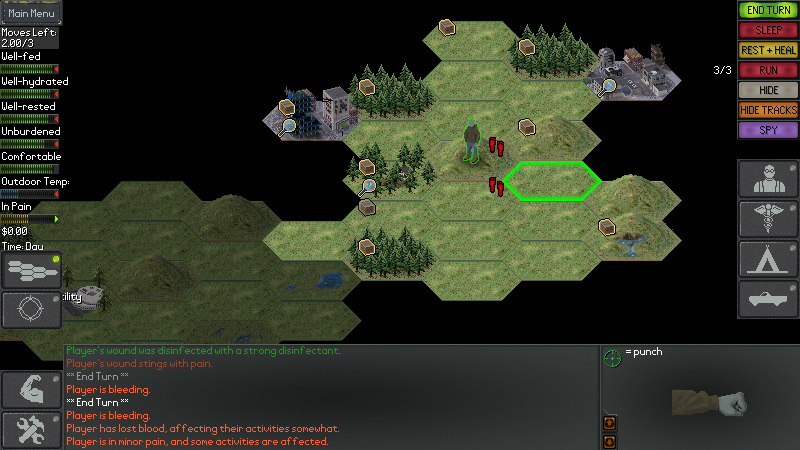The height and width of the screenshot is (450, 800).
Task: Open the wrench and hammer crafting screen
Action: tap(31, 430)
